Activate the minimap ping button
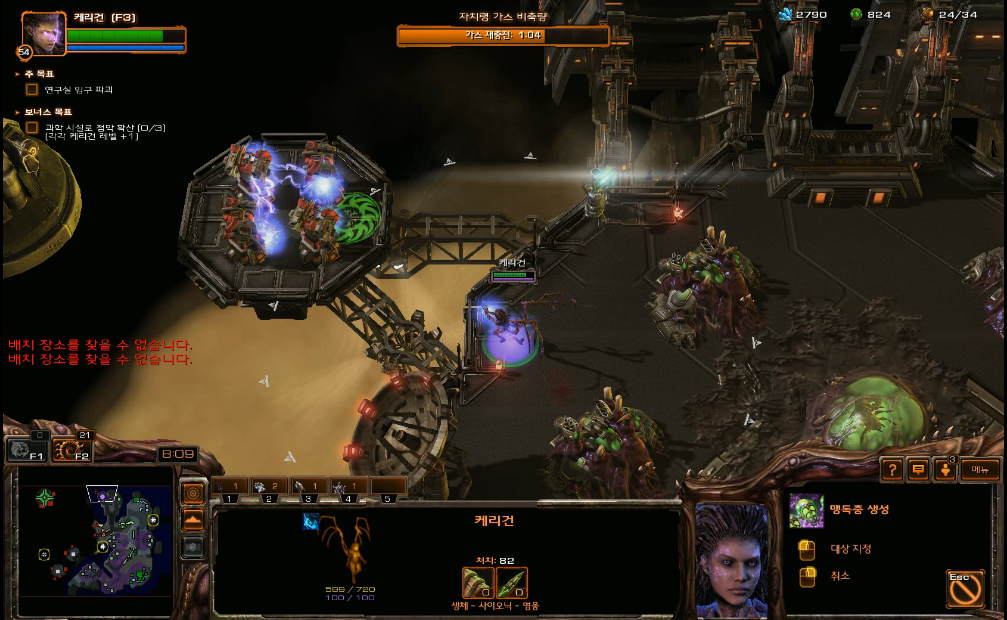Image resolution: width=1007 pixels, height=620 pixels. click(193, 493)
